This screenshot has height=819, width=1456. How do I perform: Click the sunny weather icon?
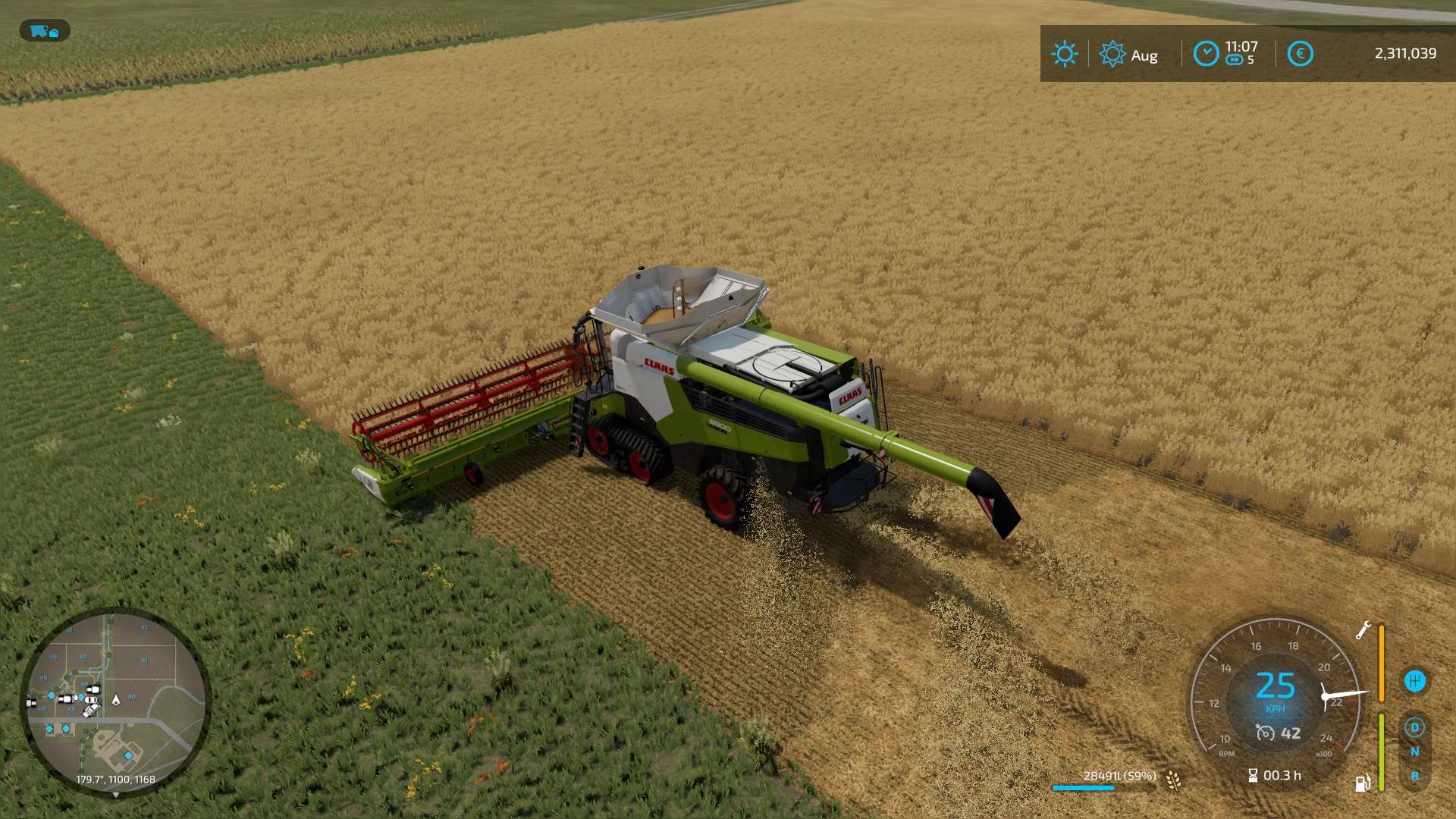1064,54
